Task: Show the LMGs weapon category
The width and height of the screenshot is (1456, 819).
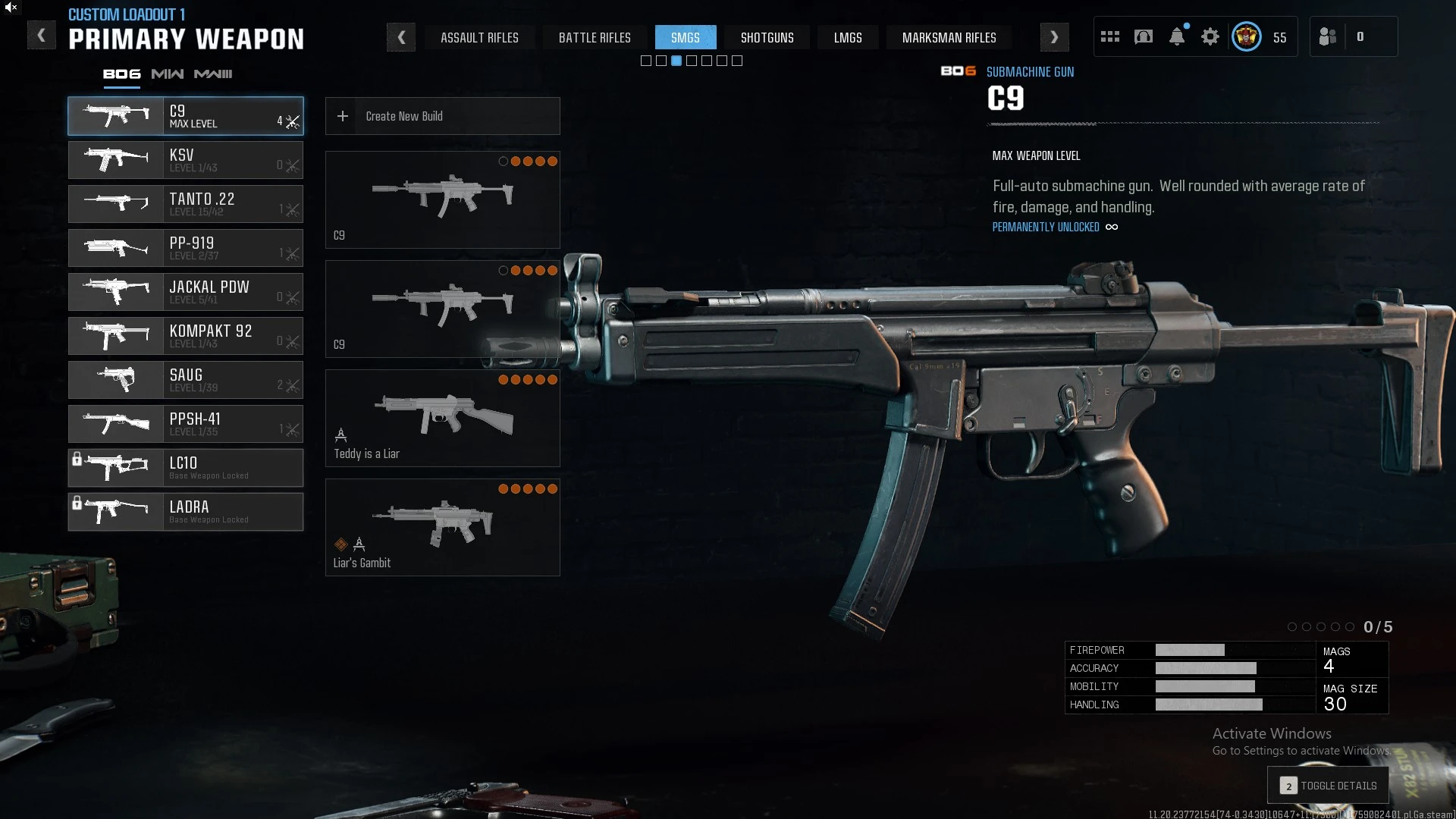Action: coord(848,38)
